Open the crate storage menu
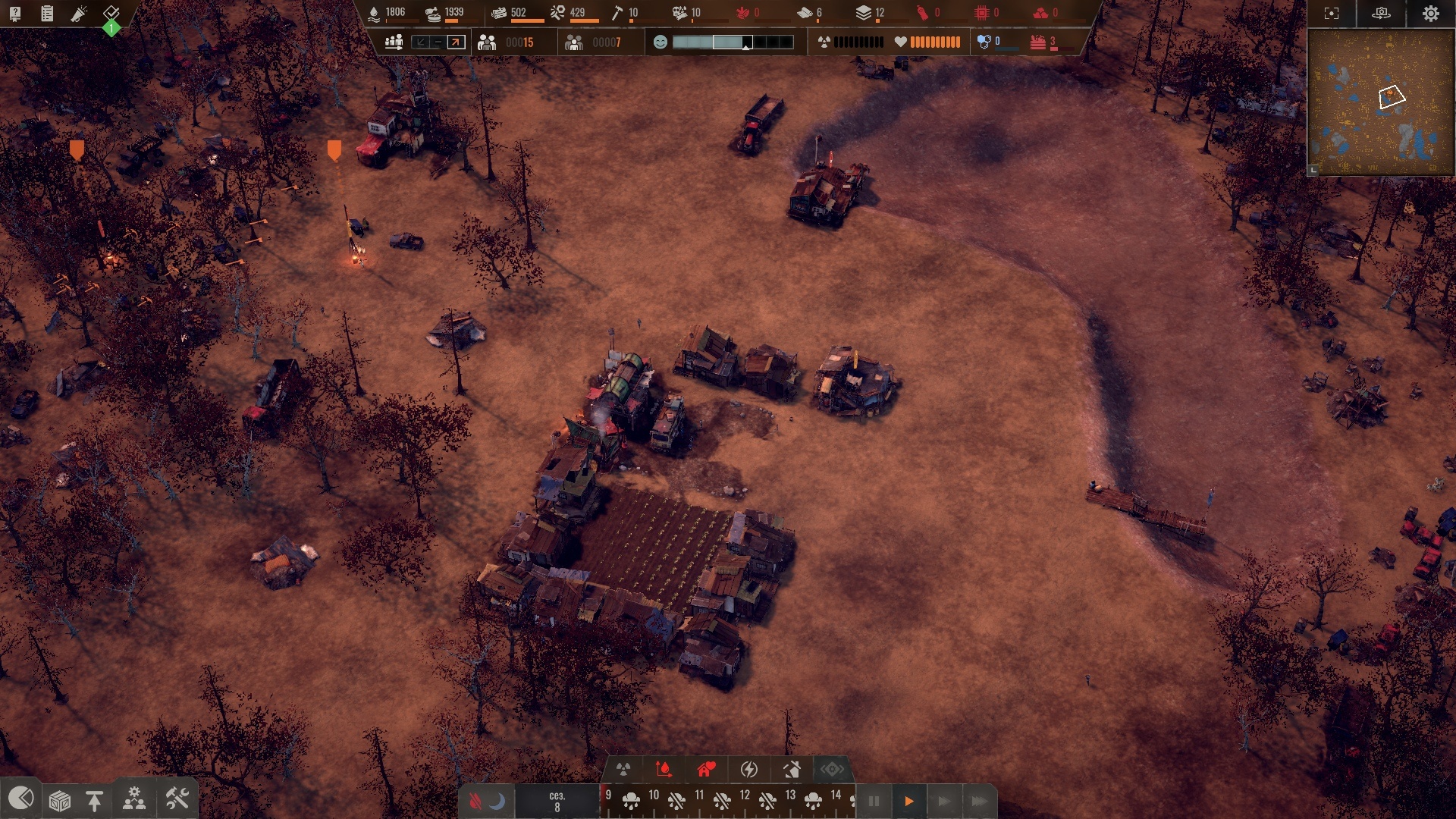 pos(59,800)
